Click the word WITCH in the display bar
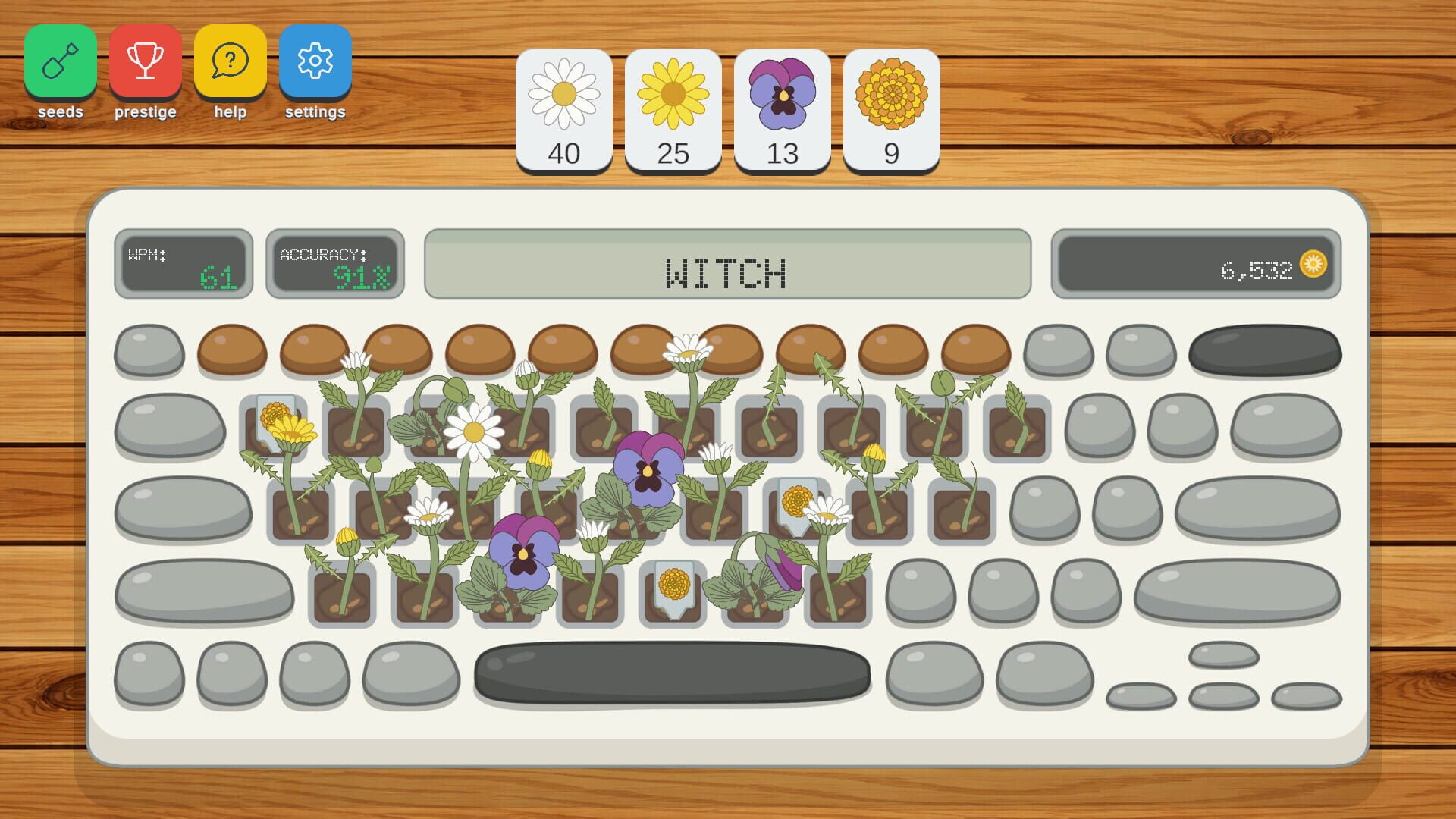1456x819 pixels. 726,273
